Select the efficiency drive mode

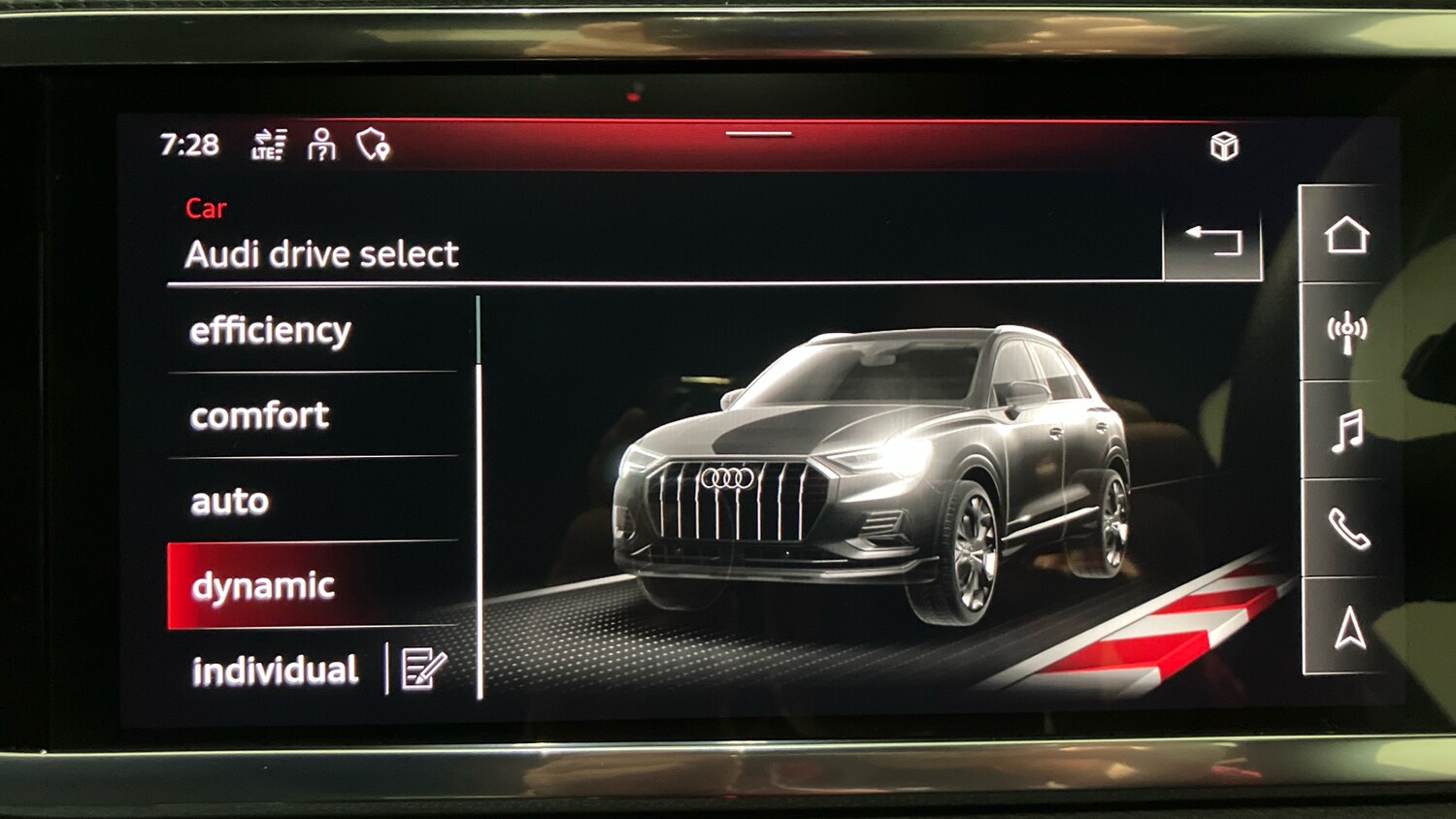point(272,330)
